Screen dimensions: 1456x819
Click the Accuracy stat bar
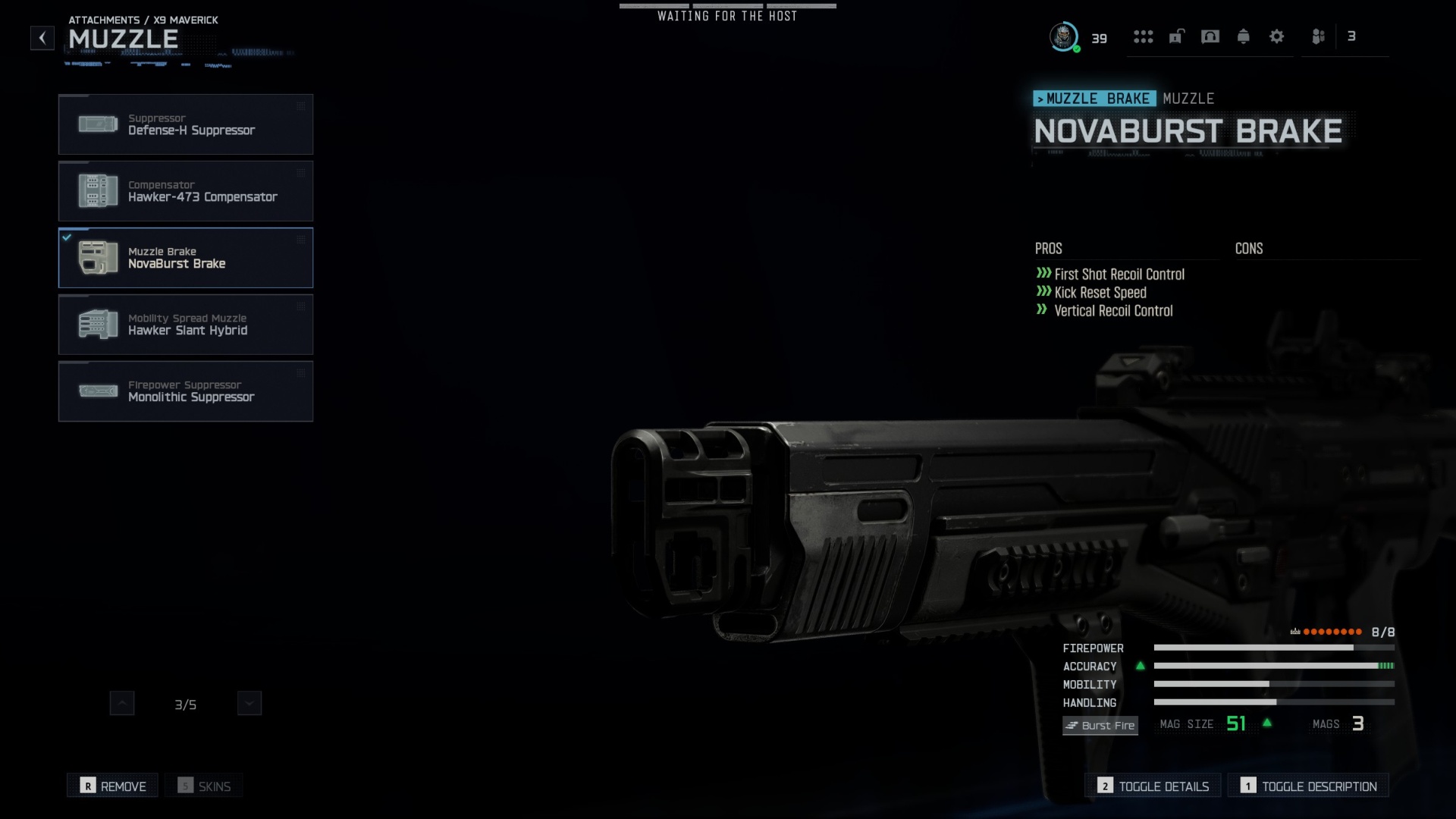tap(1274, 666)
